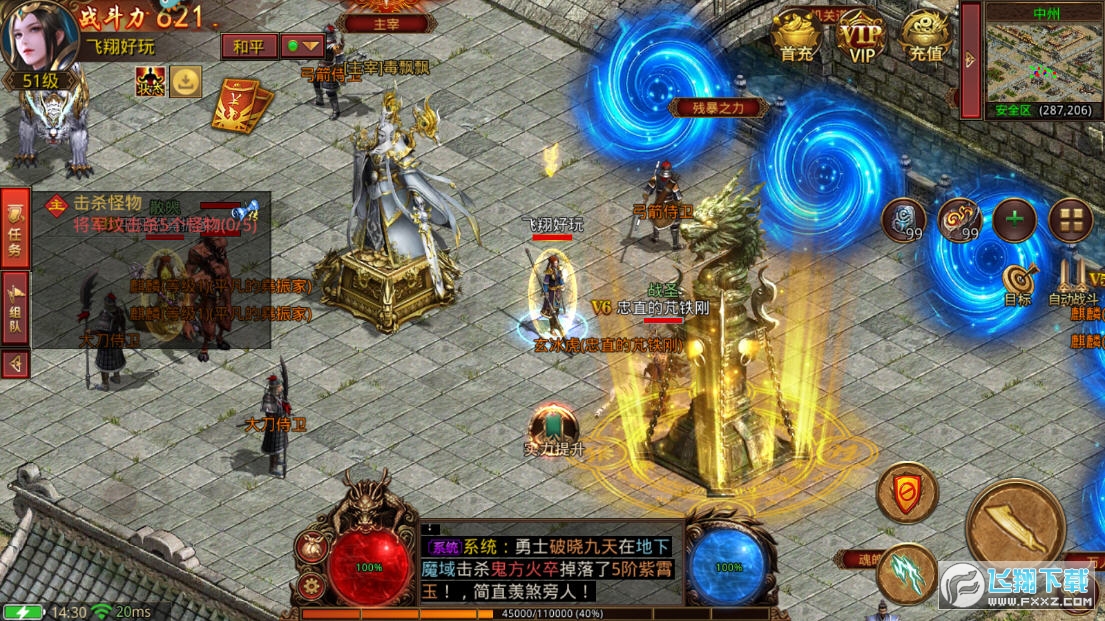Collapse the quest panel with left arrow
This screenshot has height=621, width=1105.
click(x=15, y=363)
